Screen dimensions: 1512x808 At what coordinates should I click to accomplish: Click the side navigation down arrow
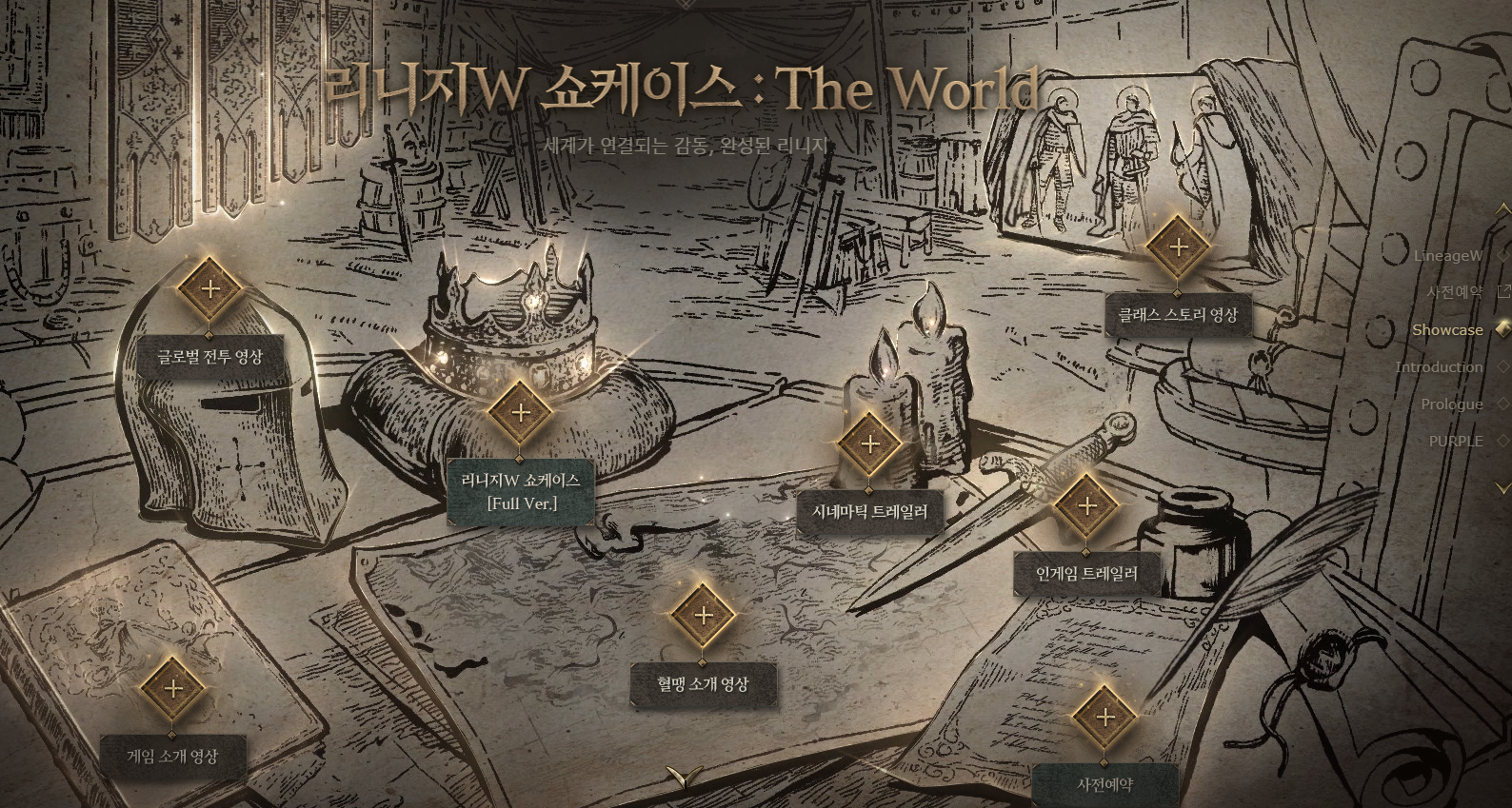1502,487
